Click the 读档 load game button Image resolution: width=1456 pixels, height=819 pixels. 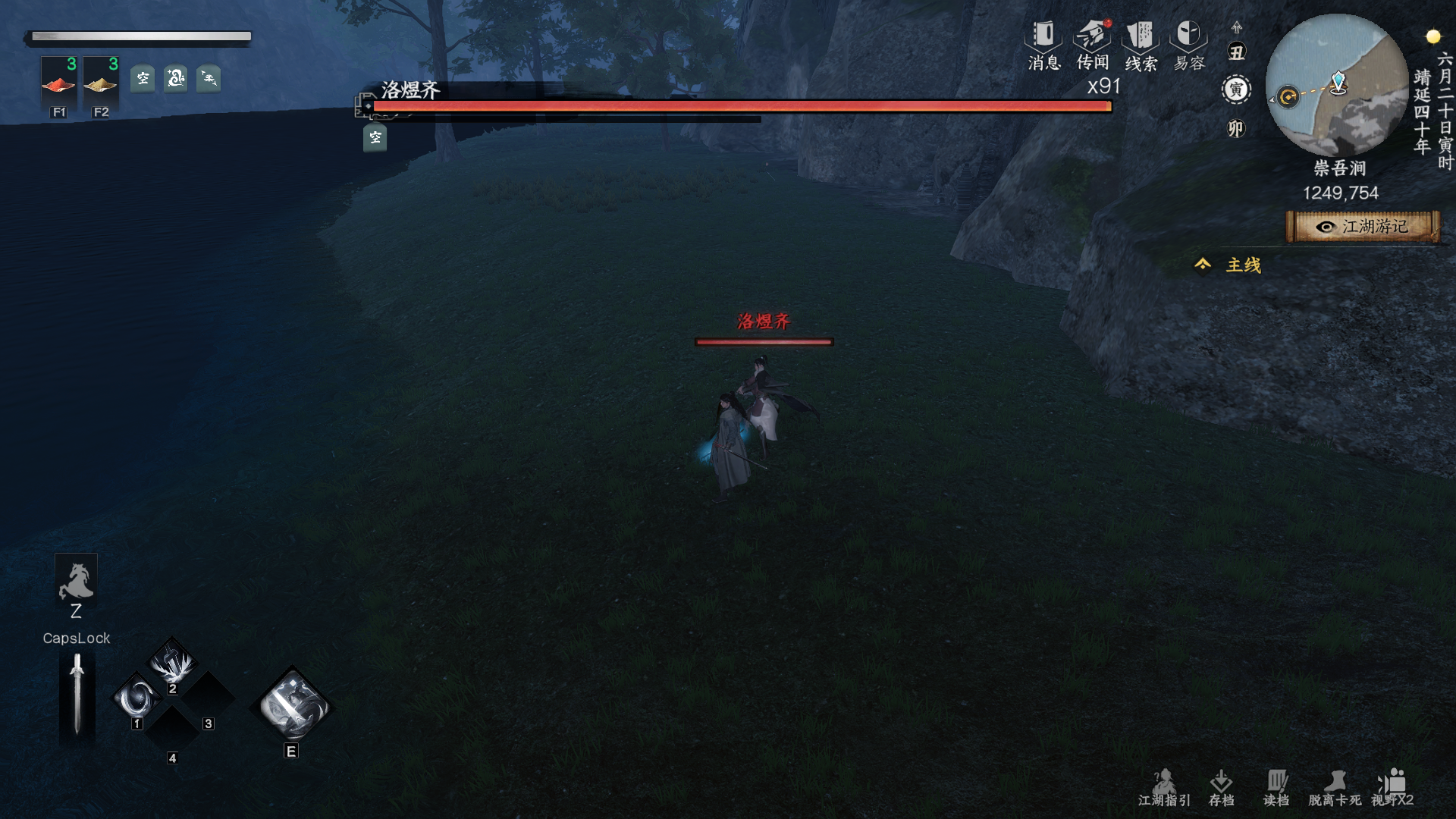[x=1276, y=788]
